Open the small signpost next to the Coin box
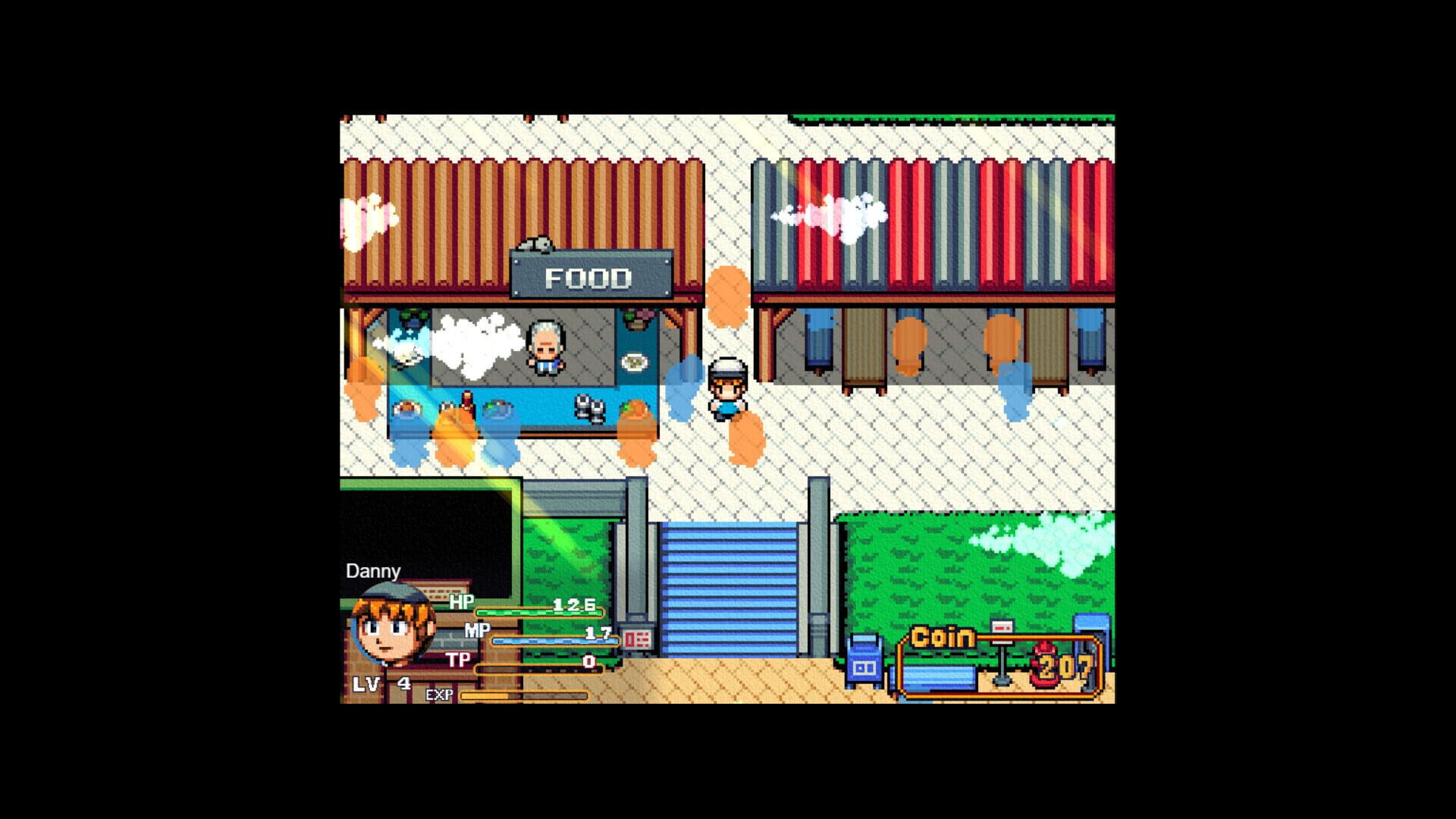The width and height of the screenshot is (1456, 819). pyautogui.click(x=1002, y=633)
